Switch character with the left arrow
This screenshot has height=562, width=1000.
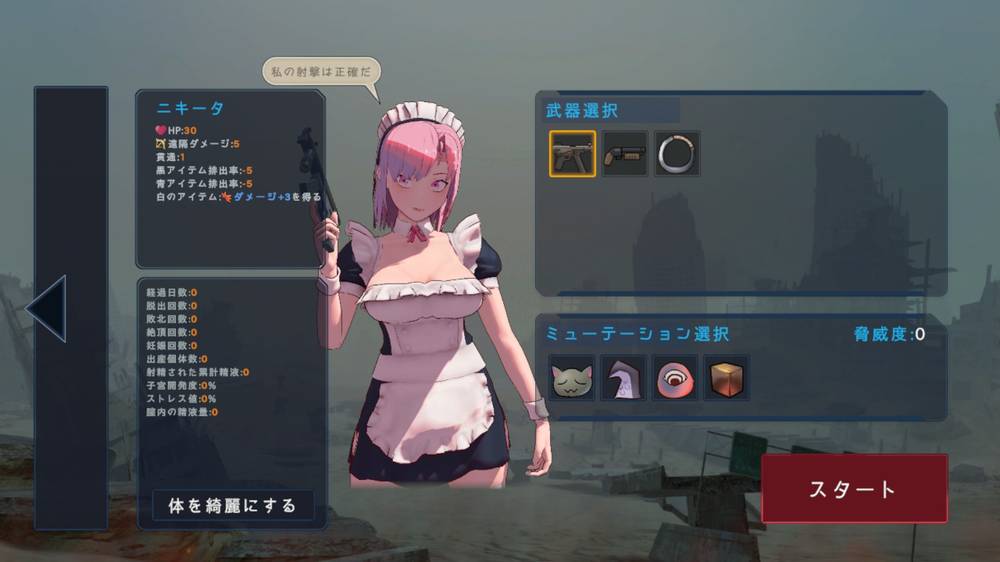tap(47, 308)
